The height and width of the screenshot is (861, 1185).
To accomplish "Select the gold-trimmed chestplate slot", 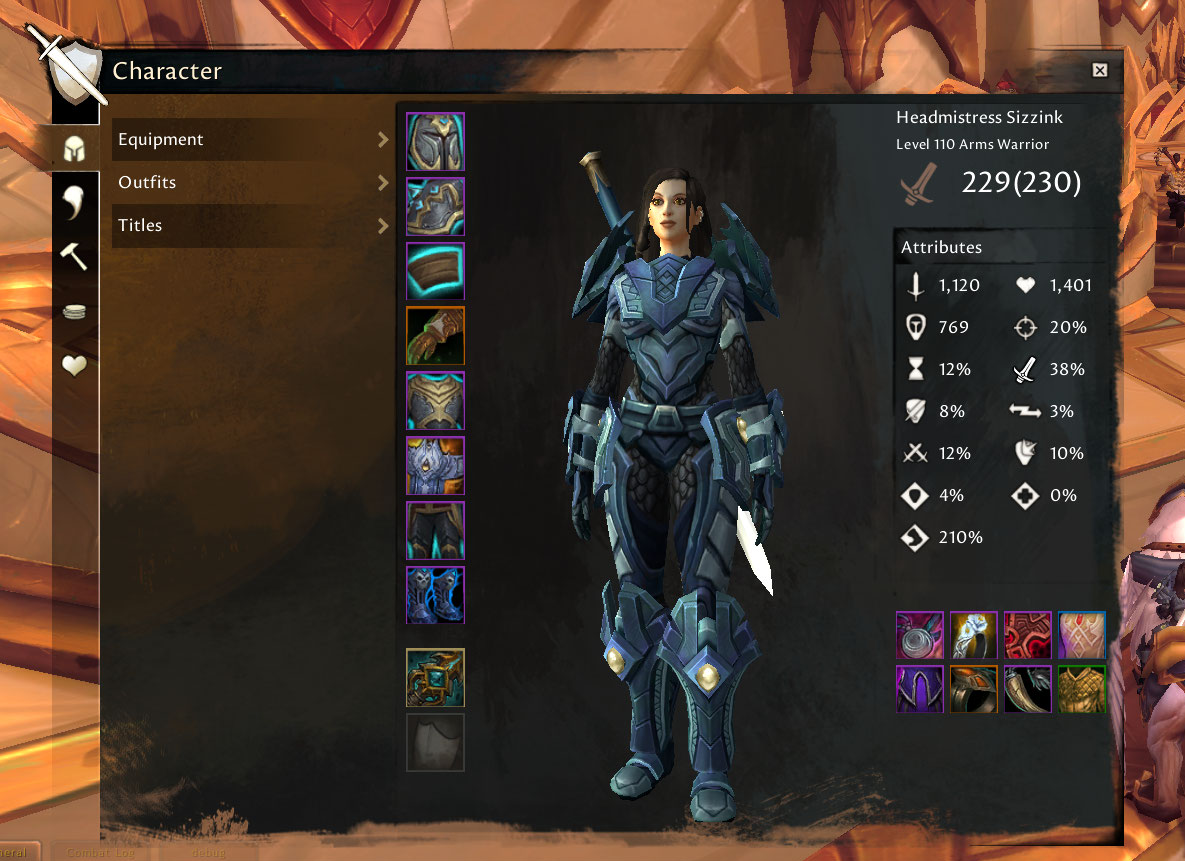I will pos(435,401).
